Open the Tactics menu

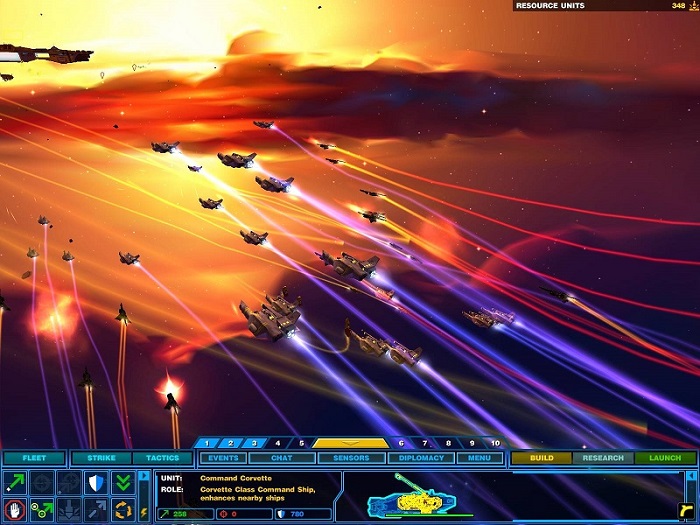[x=163, y=458]
